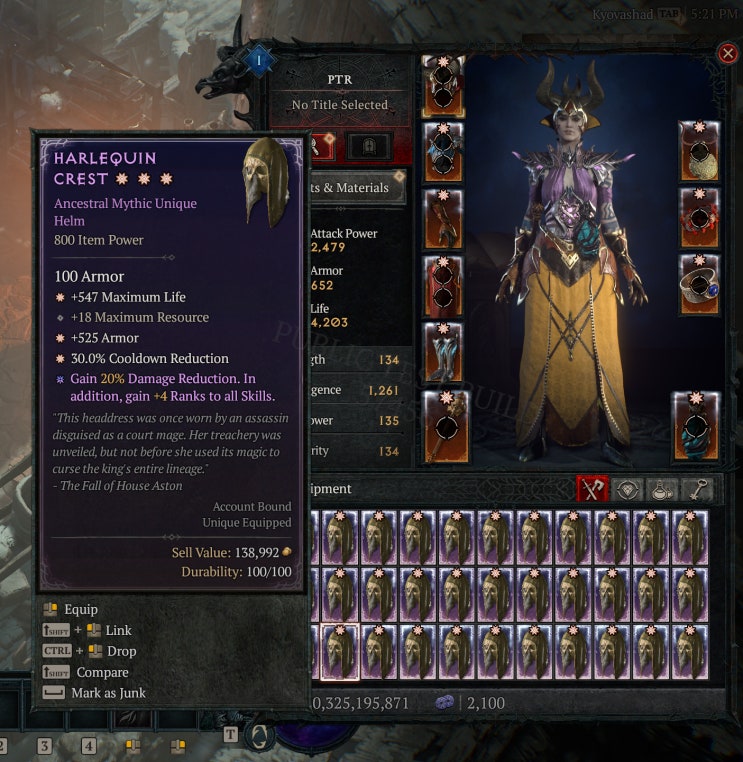Click the blue level diamond badge
This screenshot has height=762, width=743.
(259, 61)
